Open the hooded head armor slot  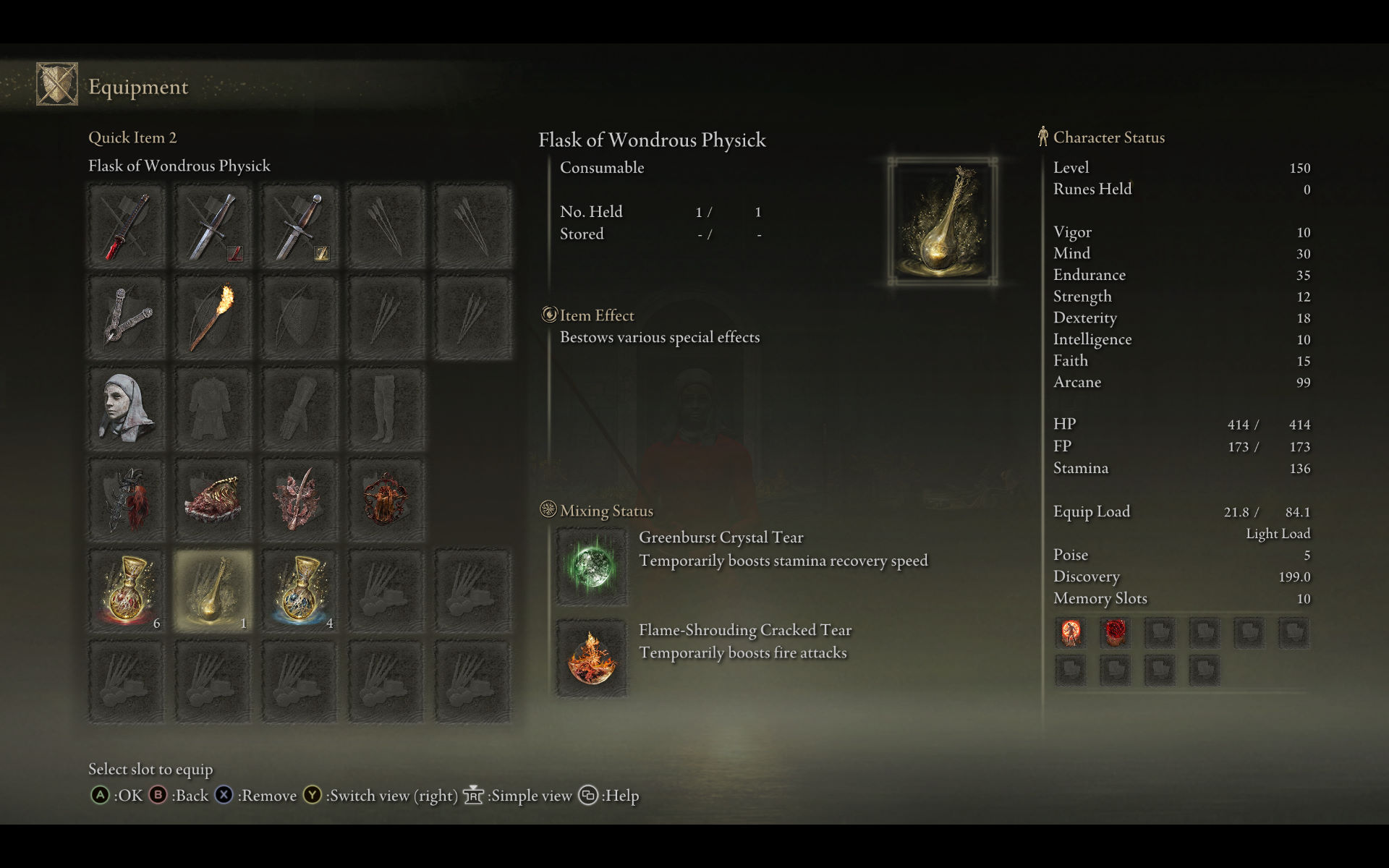pos(127,409)
